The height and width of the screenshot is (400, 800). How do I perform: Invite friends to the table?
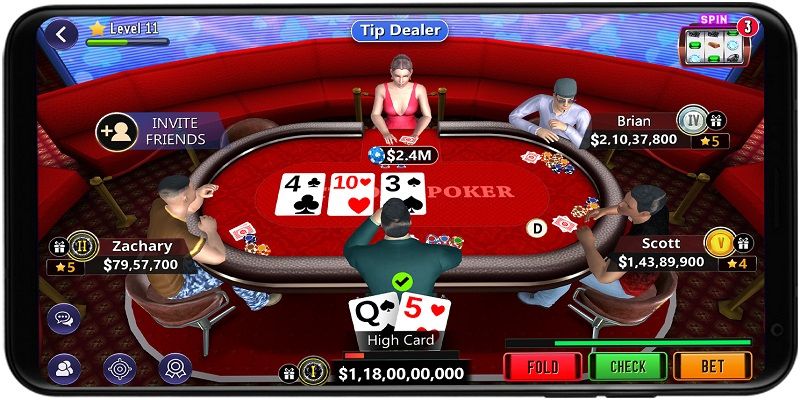[158, 131]
